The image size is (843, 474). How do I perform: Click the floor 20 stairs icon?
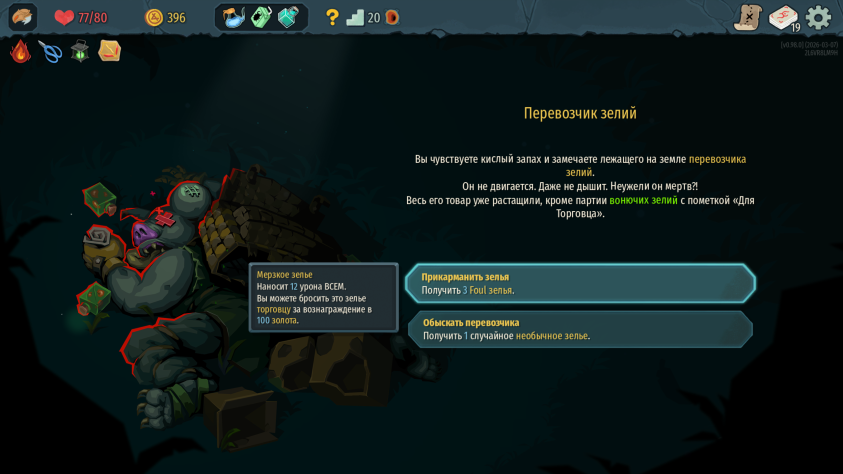click(355, 17)
